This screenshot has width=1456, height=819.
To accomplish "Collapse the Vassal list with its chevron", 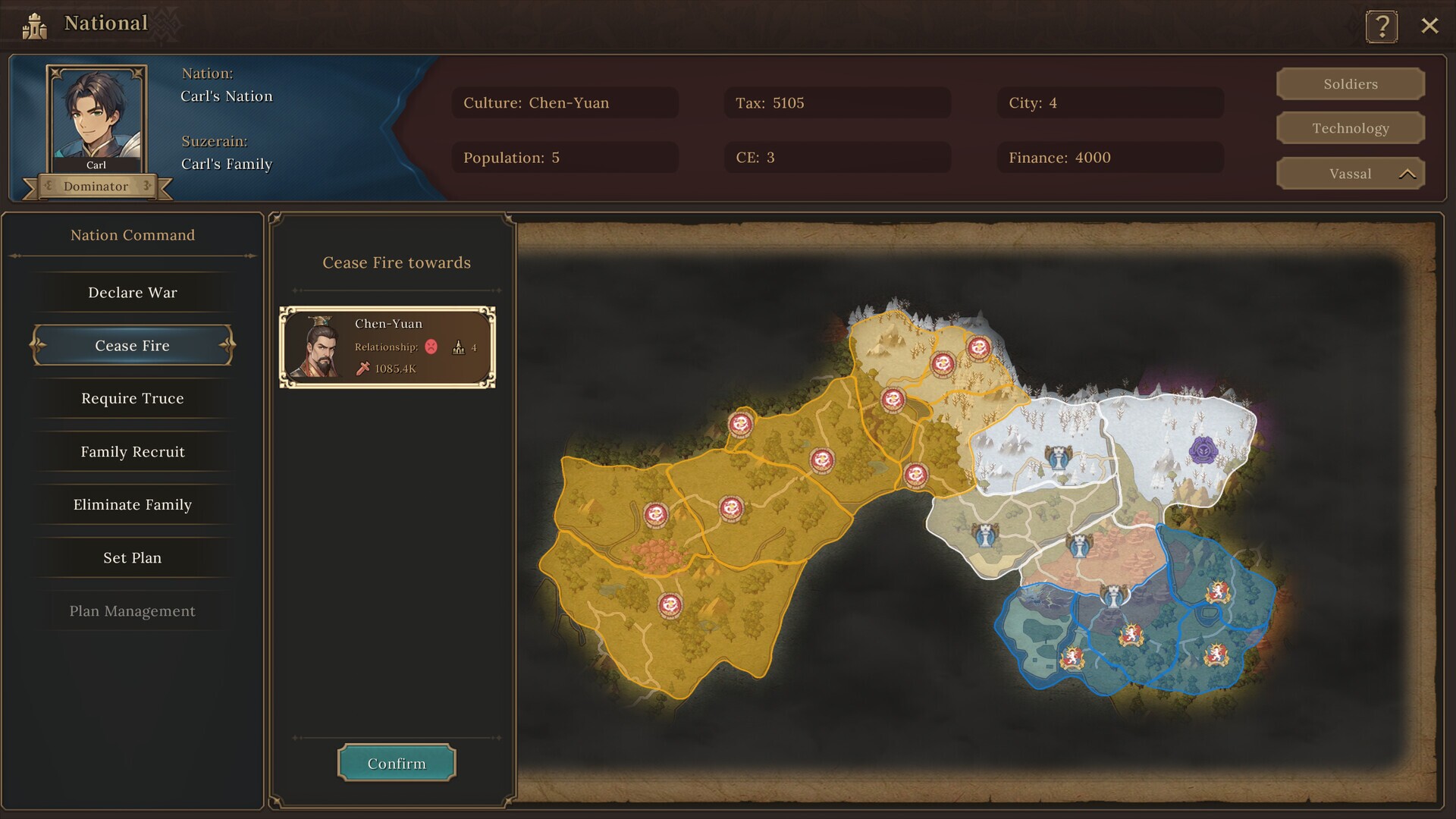I will (x=1408, y=174).
